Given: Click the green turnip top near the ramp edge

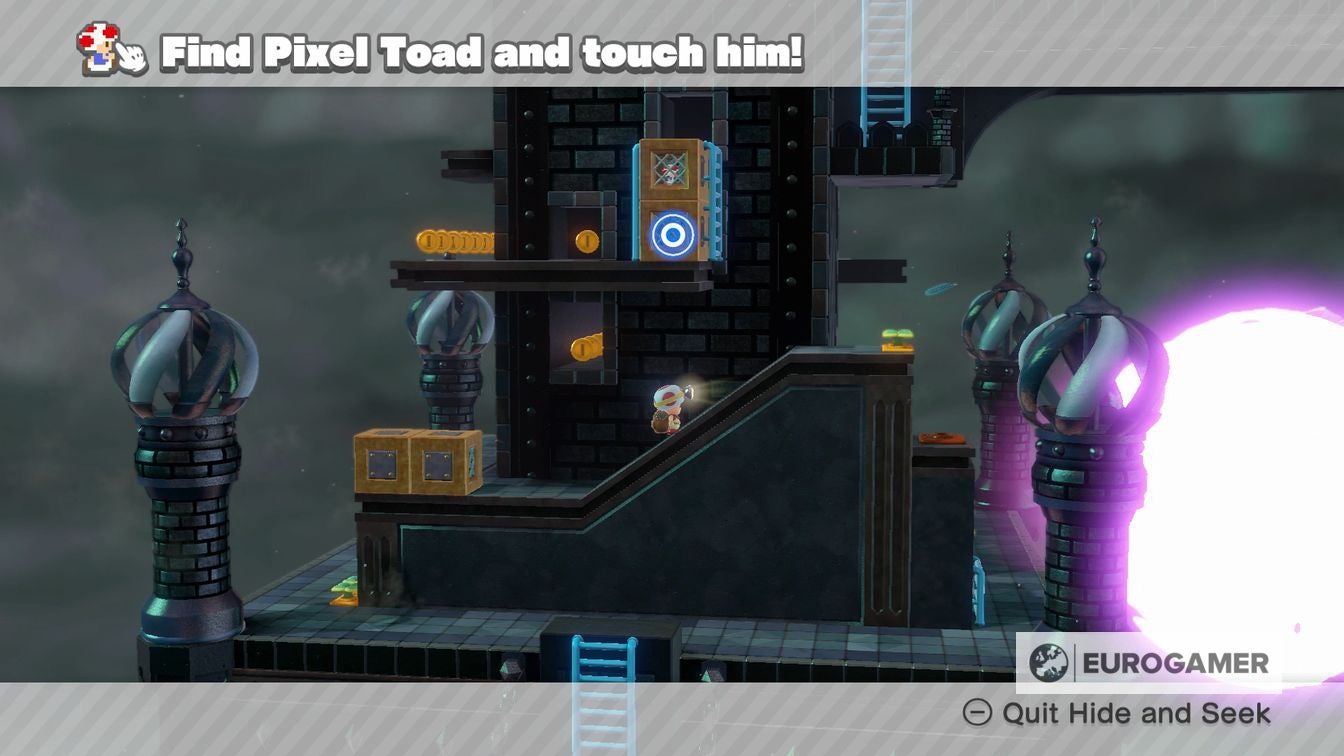Looking at the screenshot, I should click(897, 334).
